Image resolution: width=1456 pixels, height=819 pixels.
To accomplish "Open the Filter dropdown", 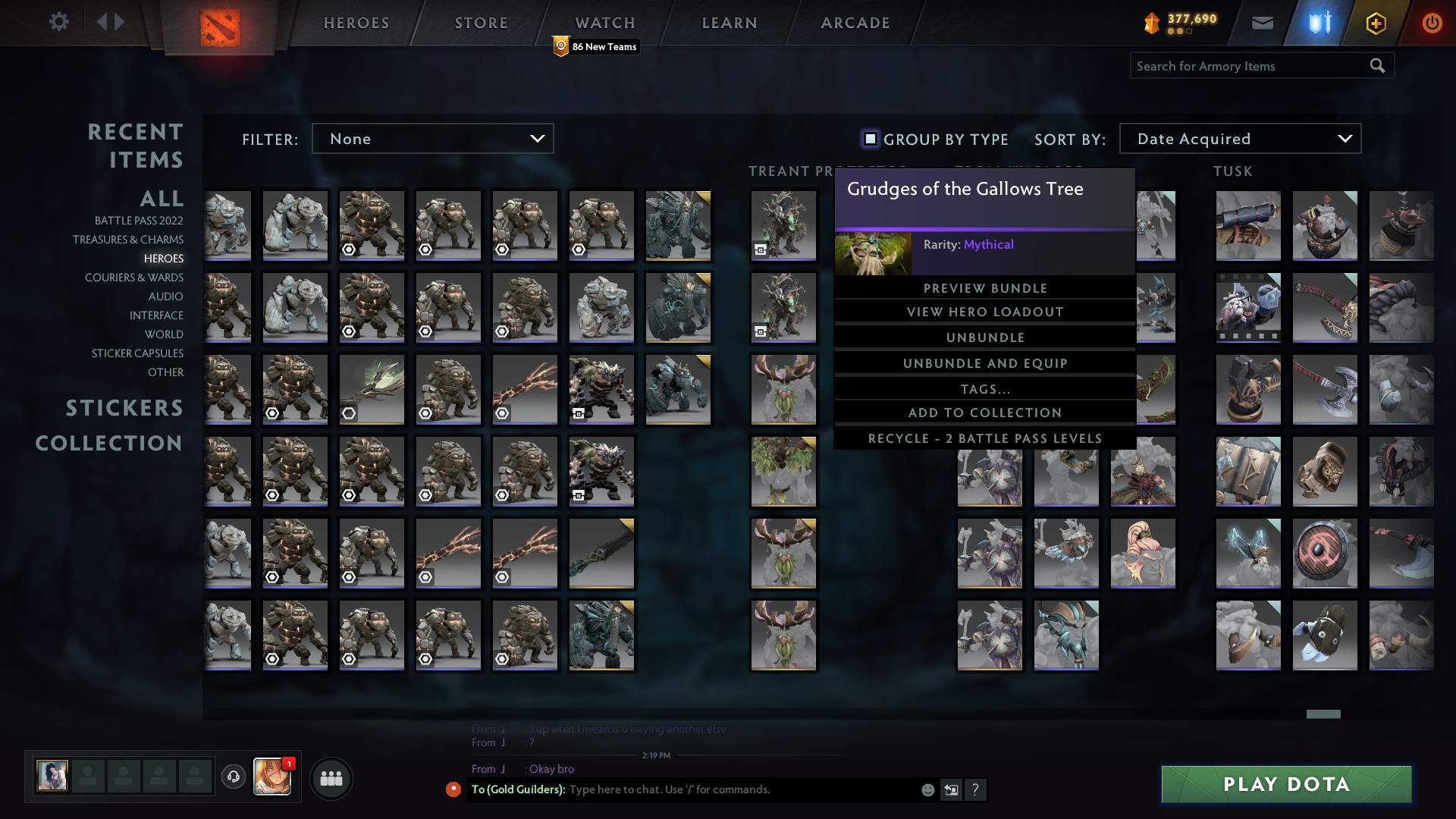I will 432,139.
